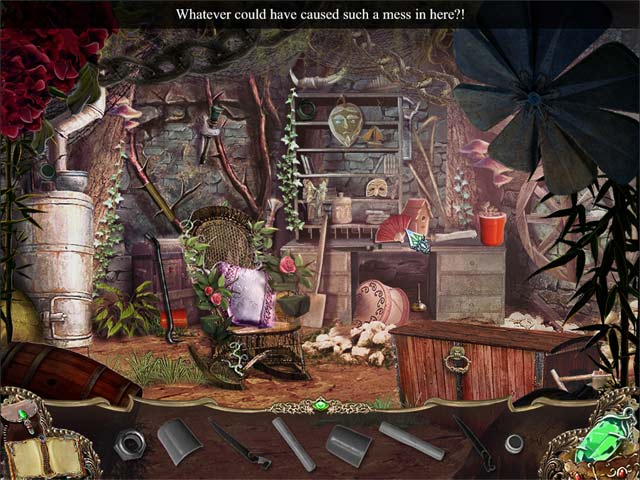This screenshot has width=640, height=480.
Task: Pick the small ring washer silhouette
Action: point(514,442)
